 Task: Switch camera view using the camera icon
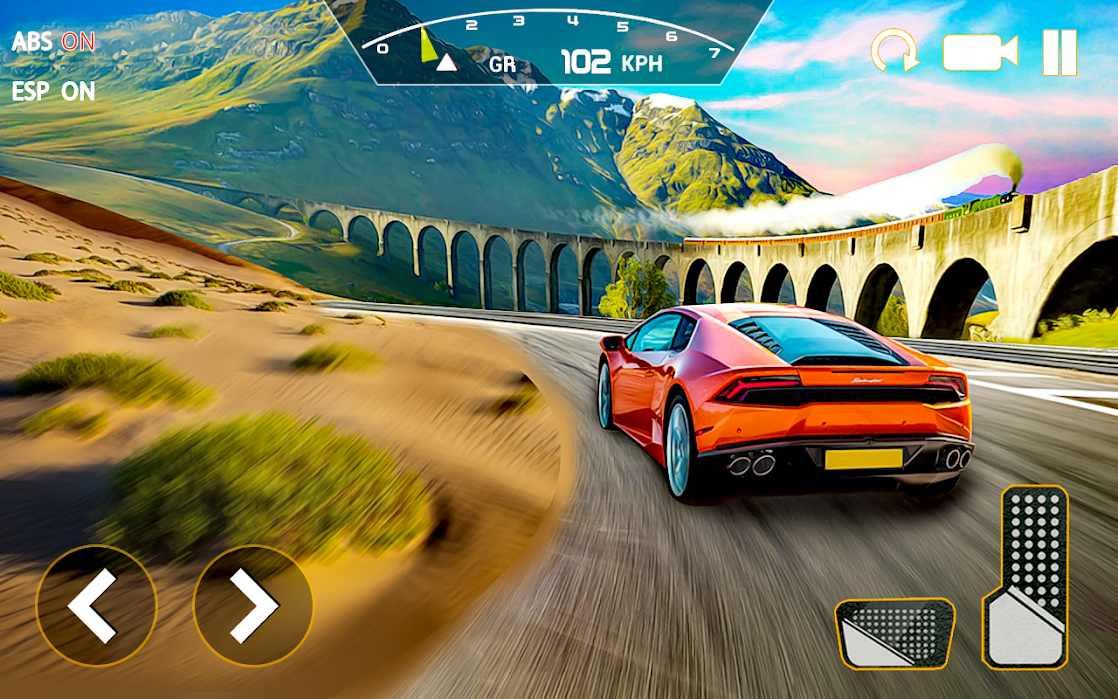tap(979, 52)
